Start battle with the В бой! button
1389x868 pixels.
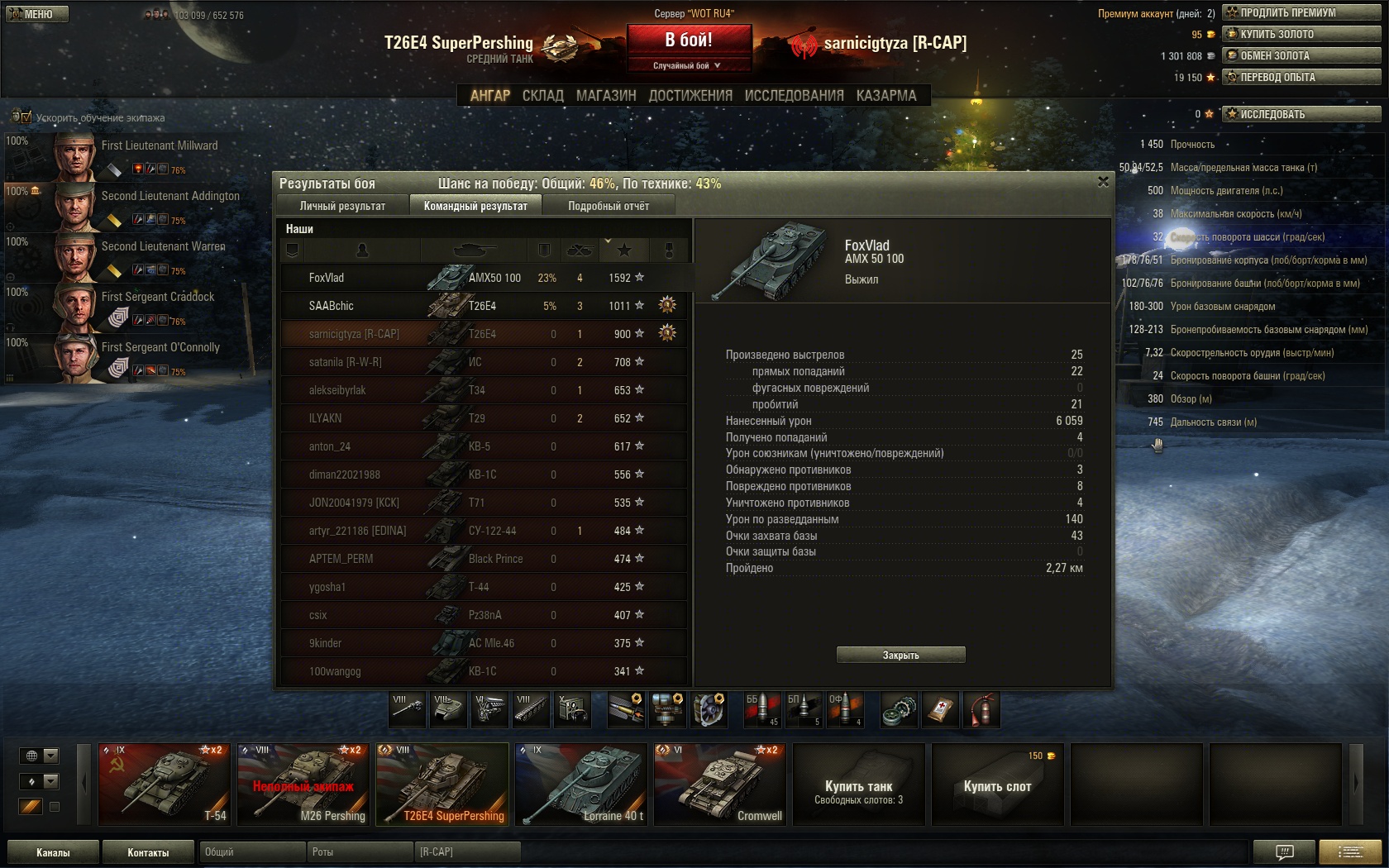point(689,40)
